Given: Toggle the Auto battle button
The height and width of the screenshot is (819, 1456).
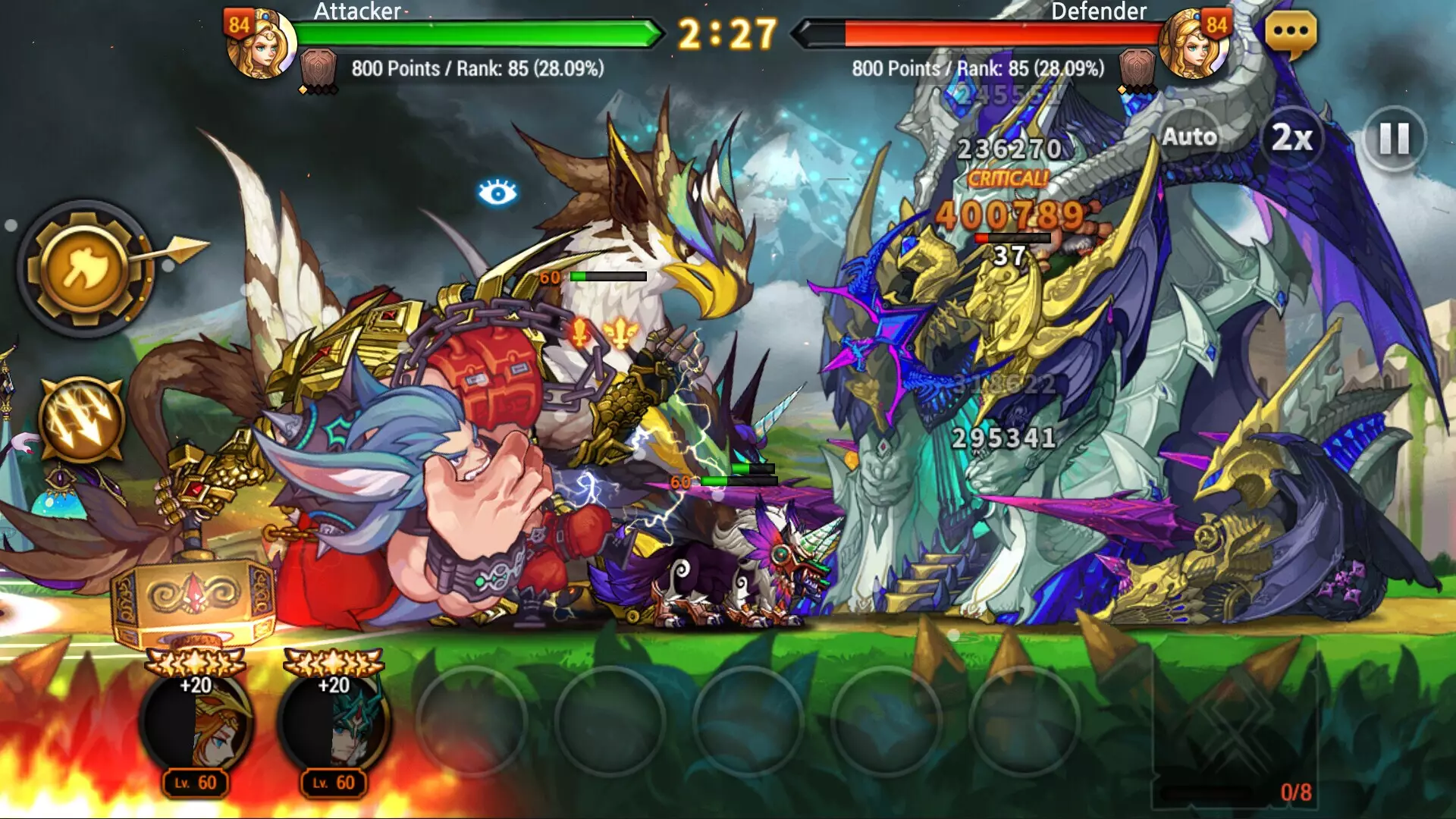Looking at the screenshot, I should (1189, 137).
